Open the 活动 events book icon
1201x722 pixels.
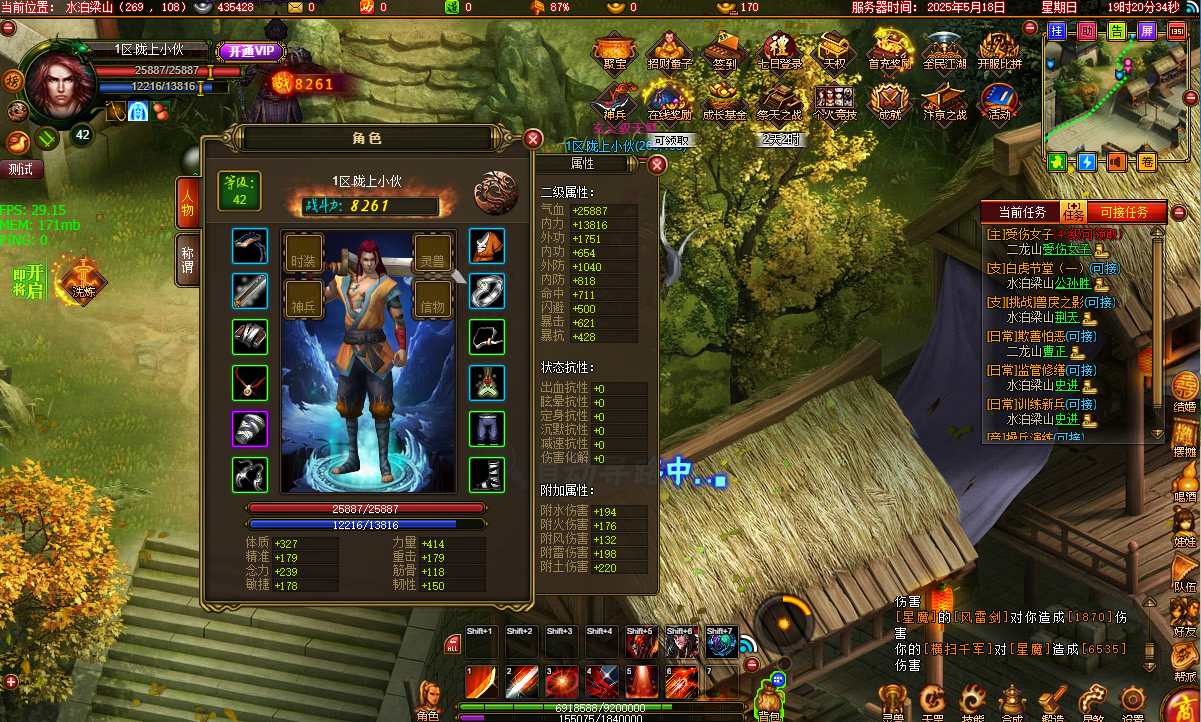point(998,102)
